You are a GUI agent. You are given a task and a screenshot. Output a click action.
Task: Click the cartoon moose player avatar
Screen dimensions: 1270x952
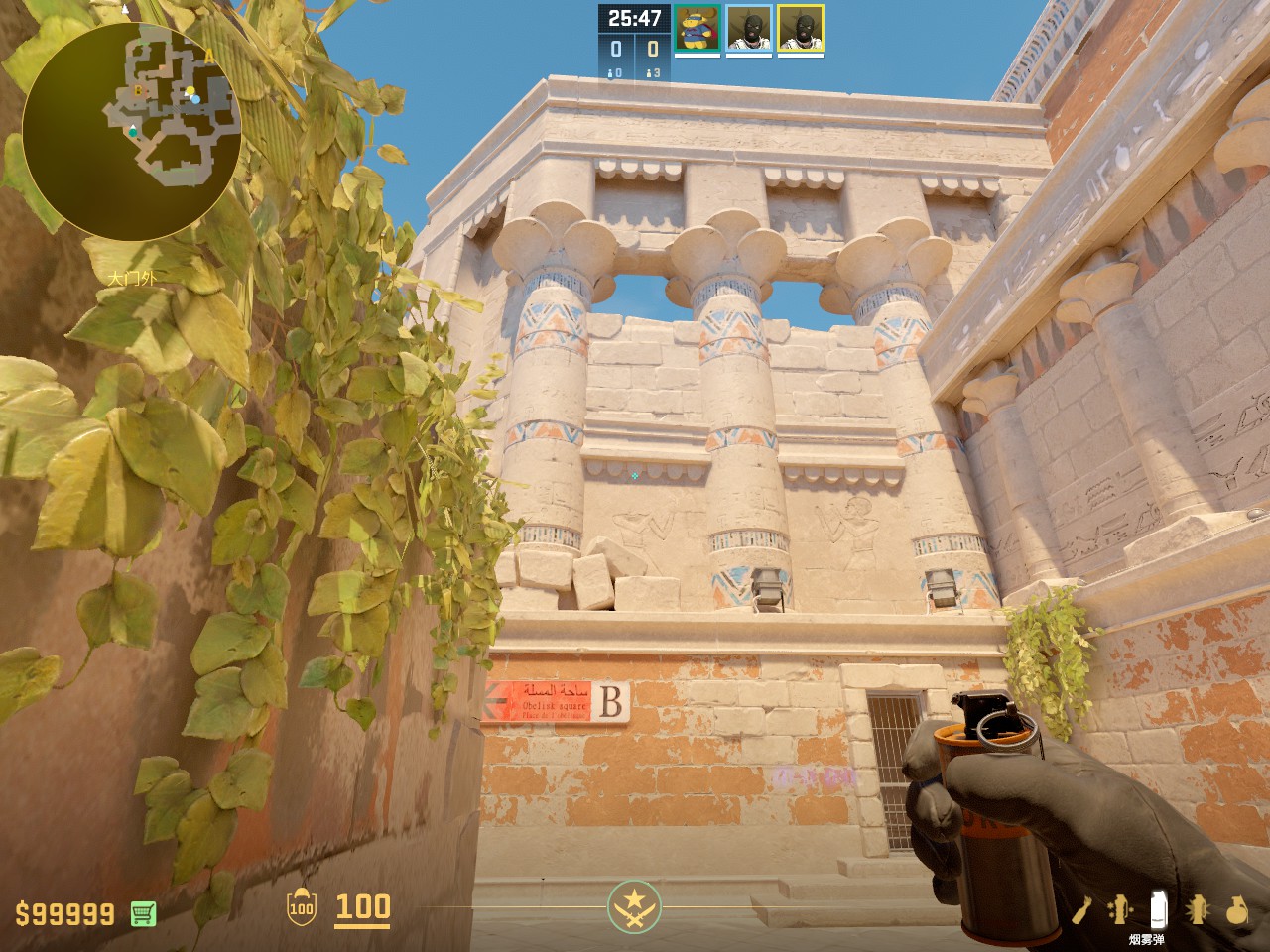point(698,28)
